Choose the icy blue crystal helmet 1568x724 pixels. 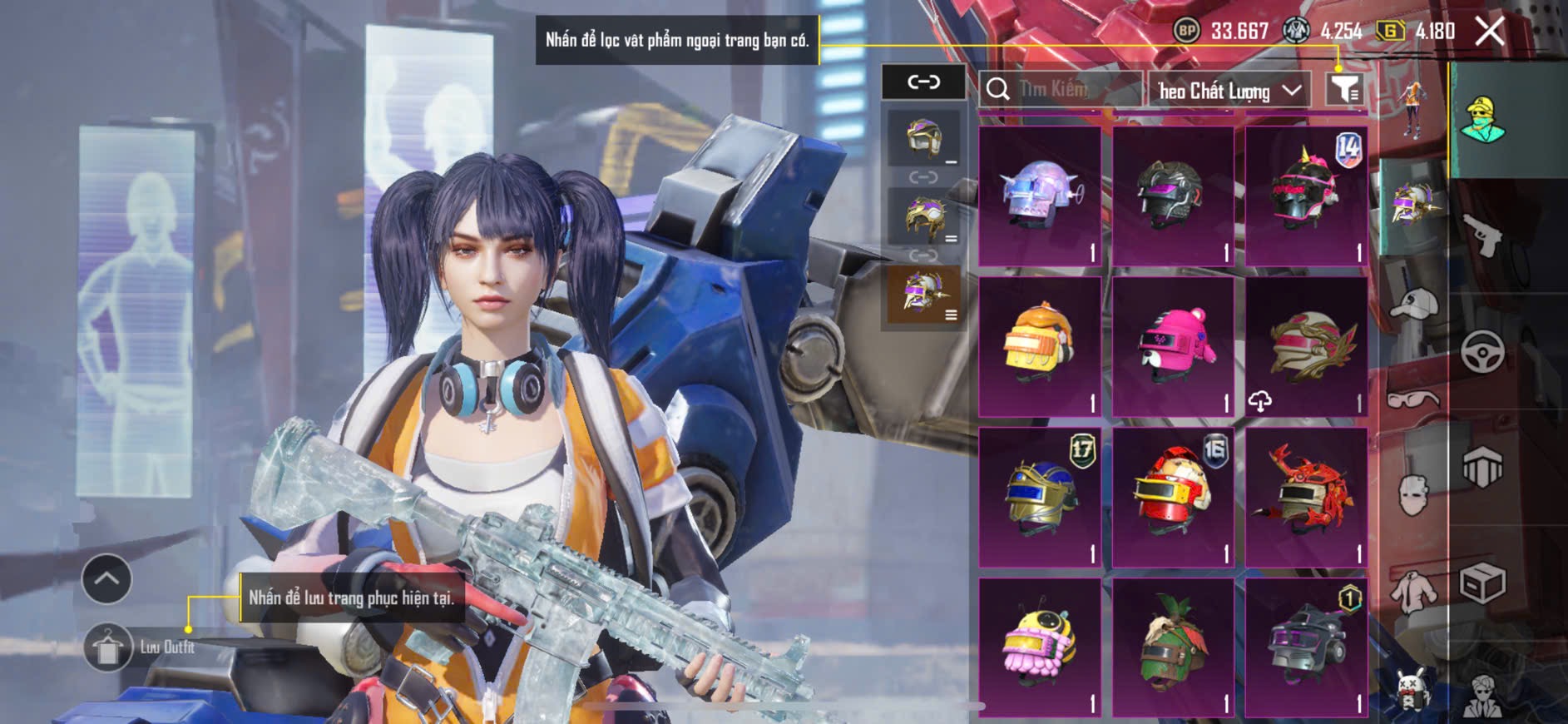1040,197
